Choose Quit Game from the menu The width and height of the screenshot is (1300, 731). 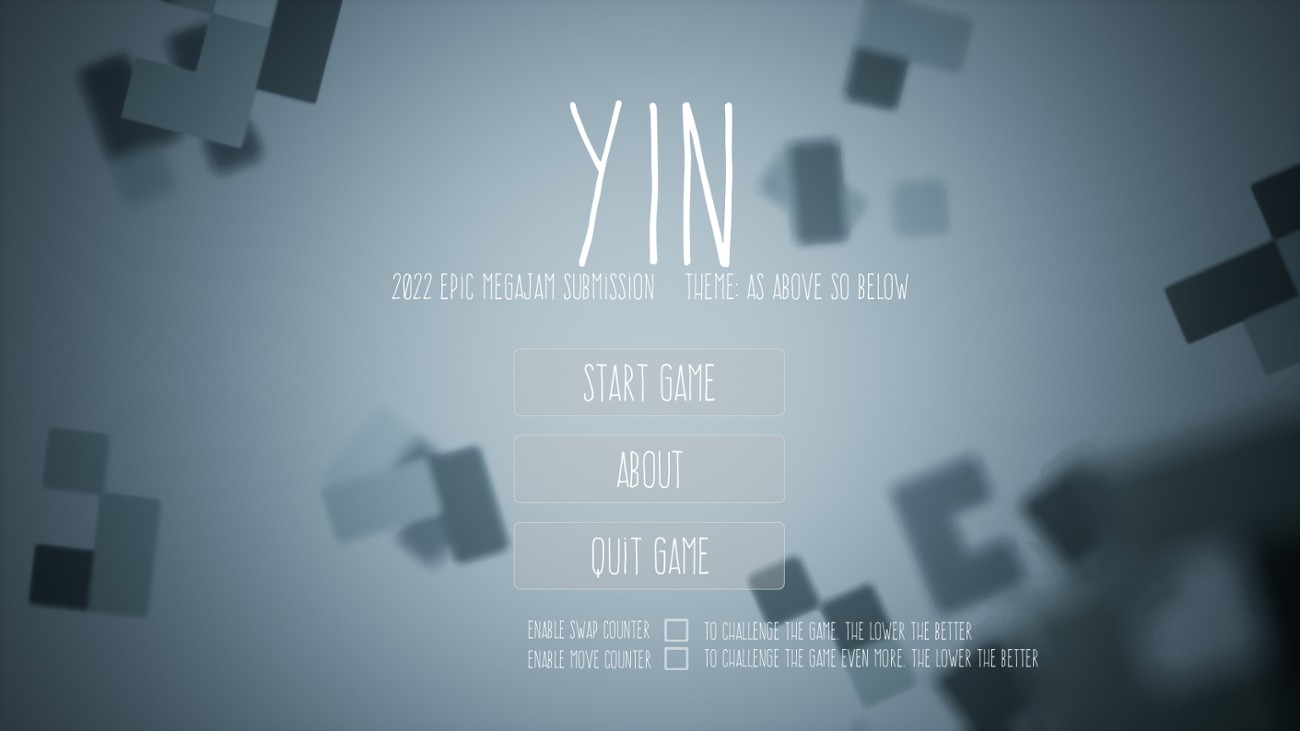pyautogui.click(x=649, y=554)
